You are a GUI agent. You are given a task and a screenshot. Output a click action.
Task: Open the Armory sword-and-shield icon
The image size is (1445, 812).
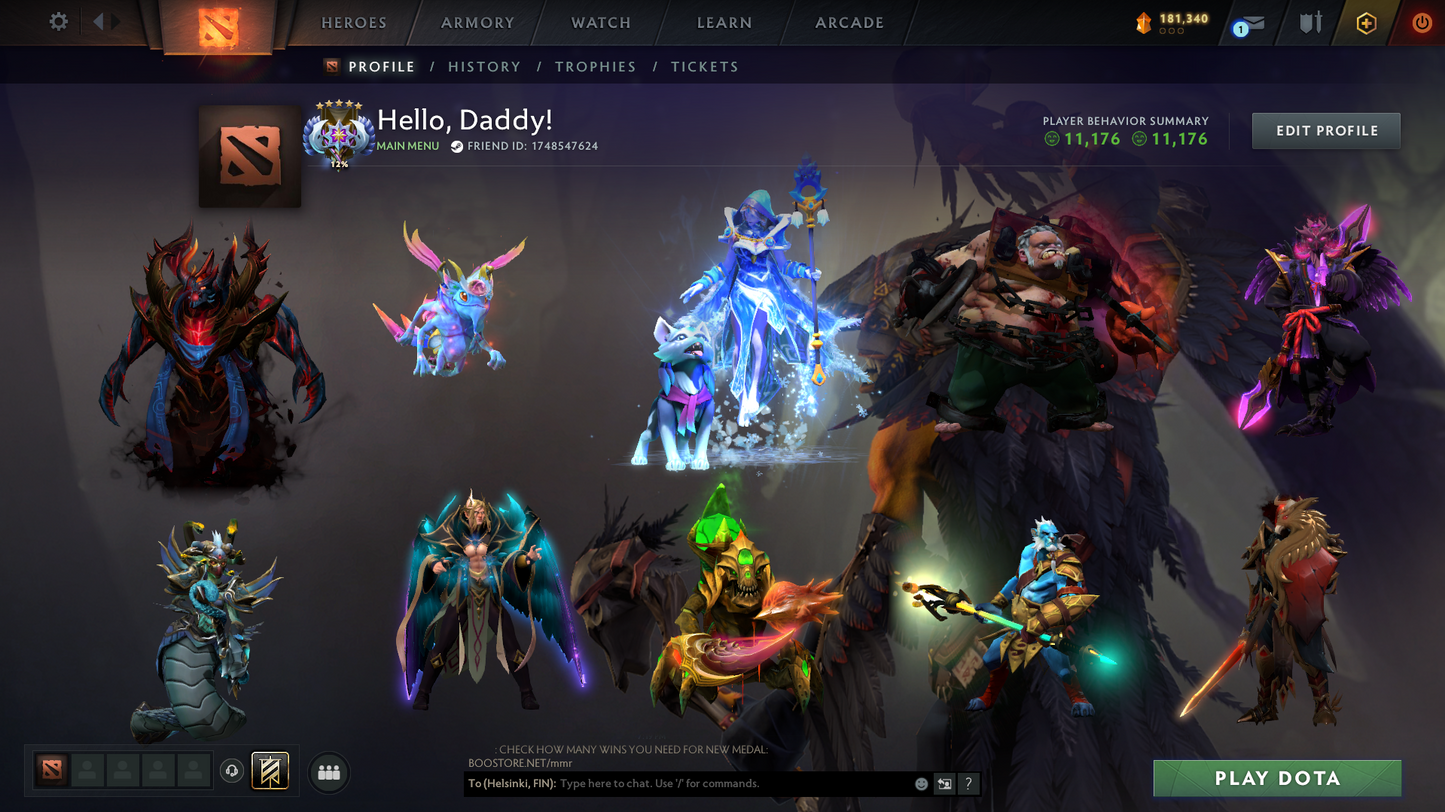pos(1308,22)
